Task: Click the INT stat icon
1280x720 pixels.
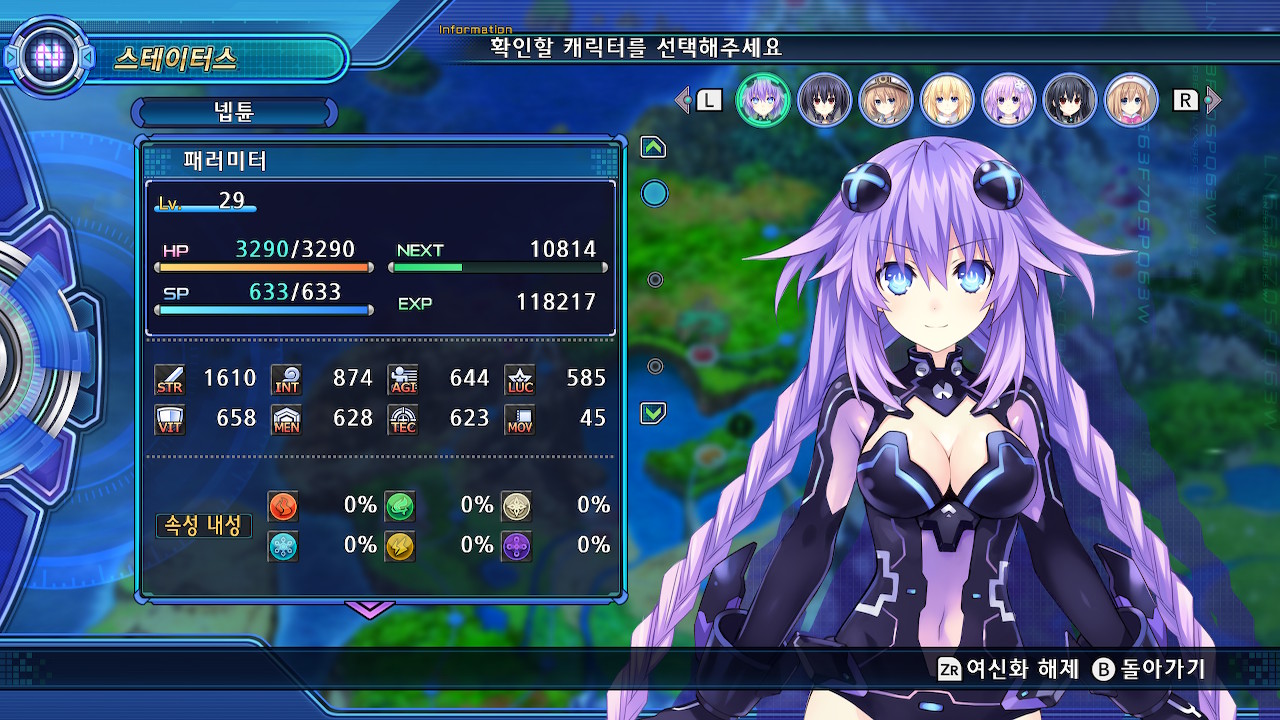Action: coord(287,378)
